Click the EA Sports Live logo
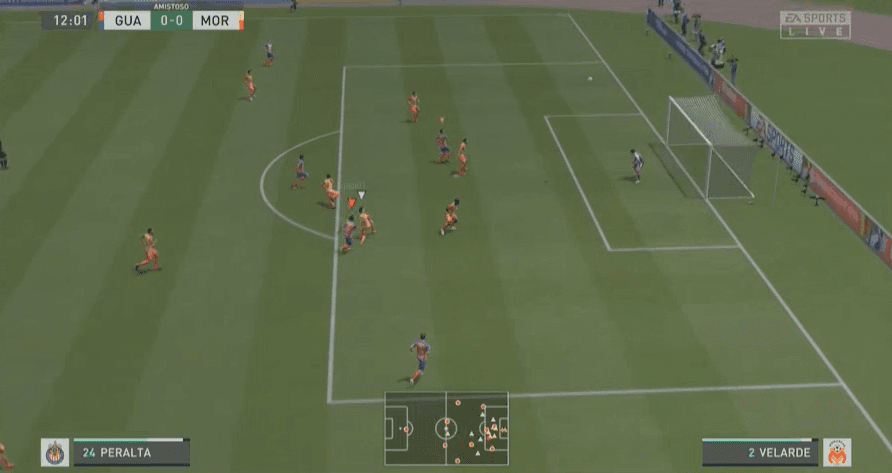This screenshot has width=892, height=473. 815,24
